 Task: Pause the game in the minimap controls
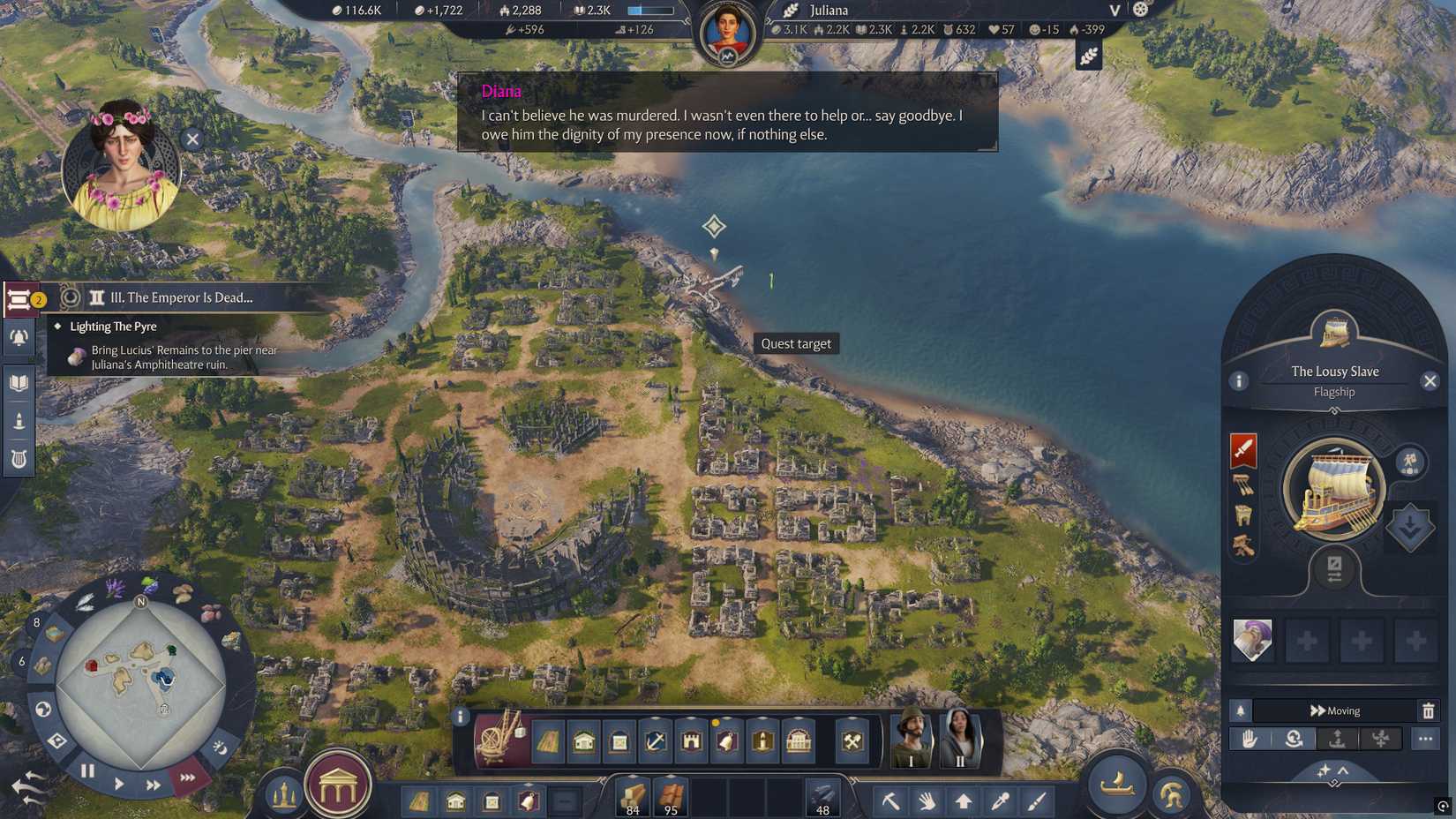click(x=87, y=770)
